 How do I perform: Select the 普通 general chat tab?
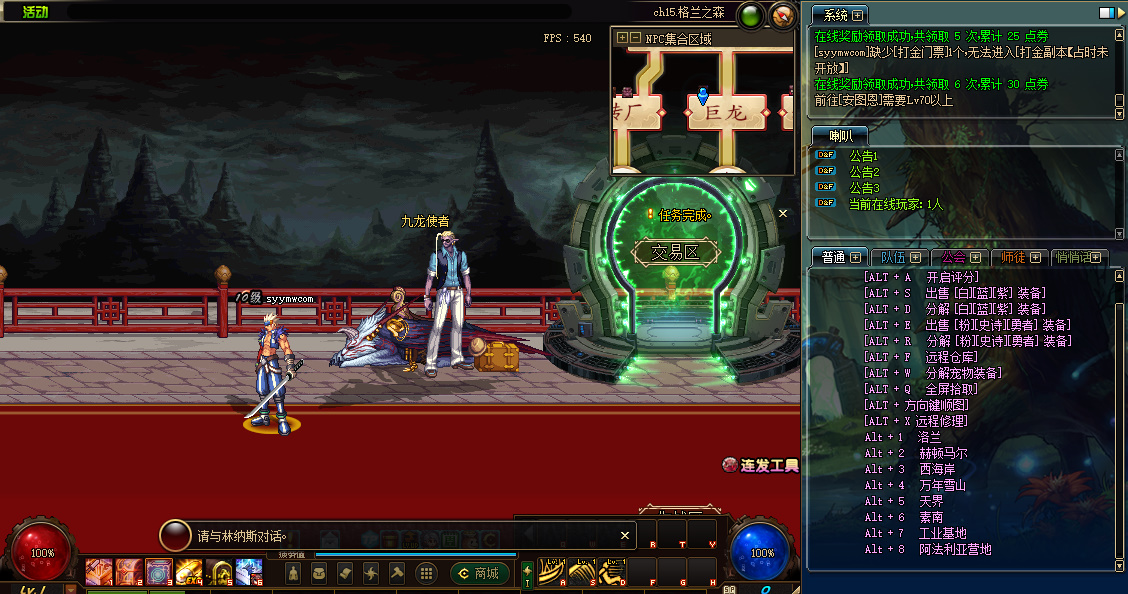[836, 257]
